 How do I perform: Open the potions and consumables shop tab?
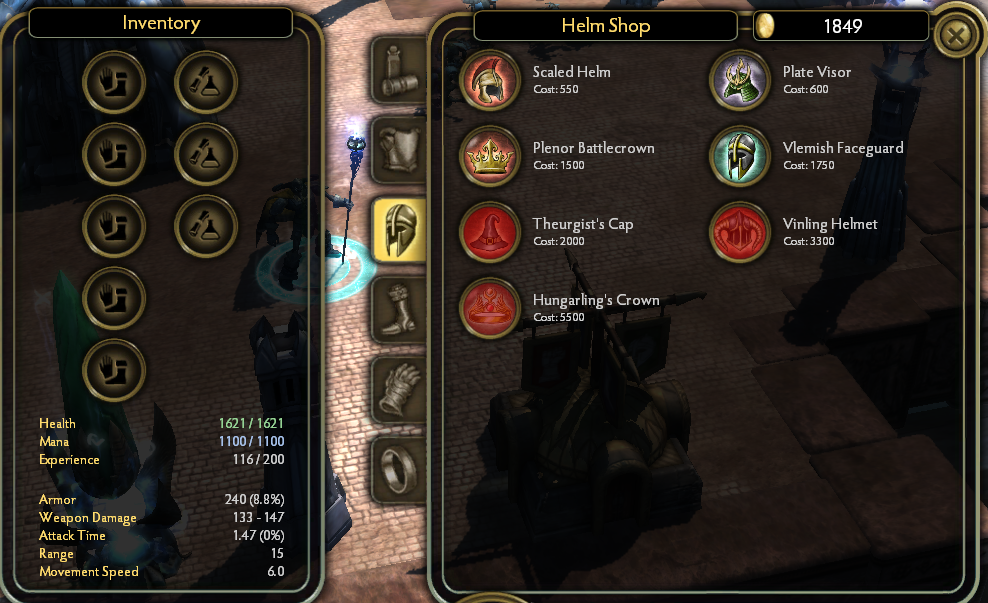400,70
